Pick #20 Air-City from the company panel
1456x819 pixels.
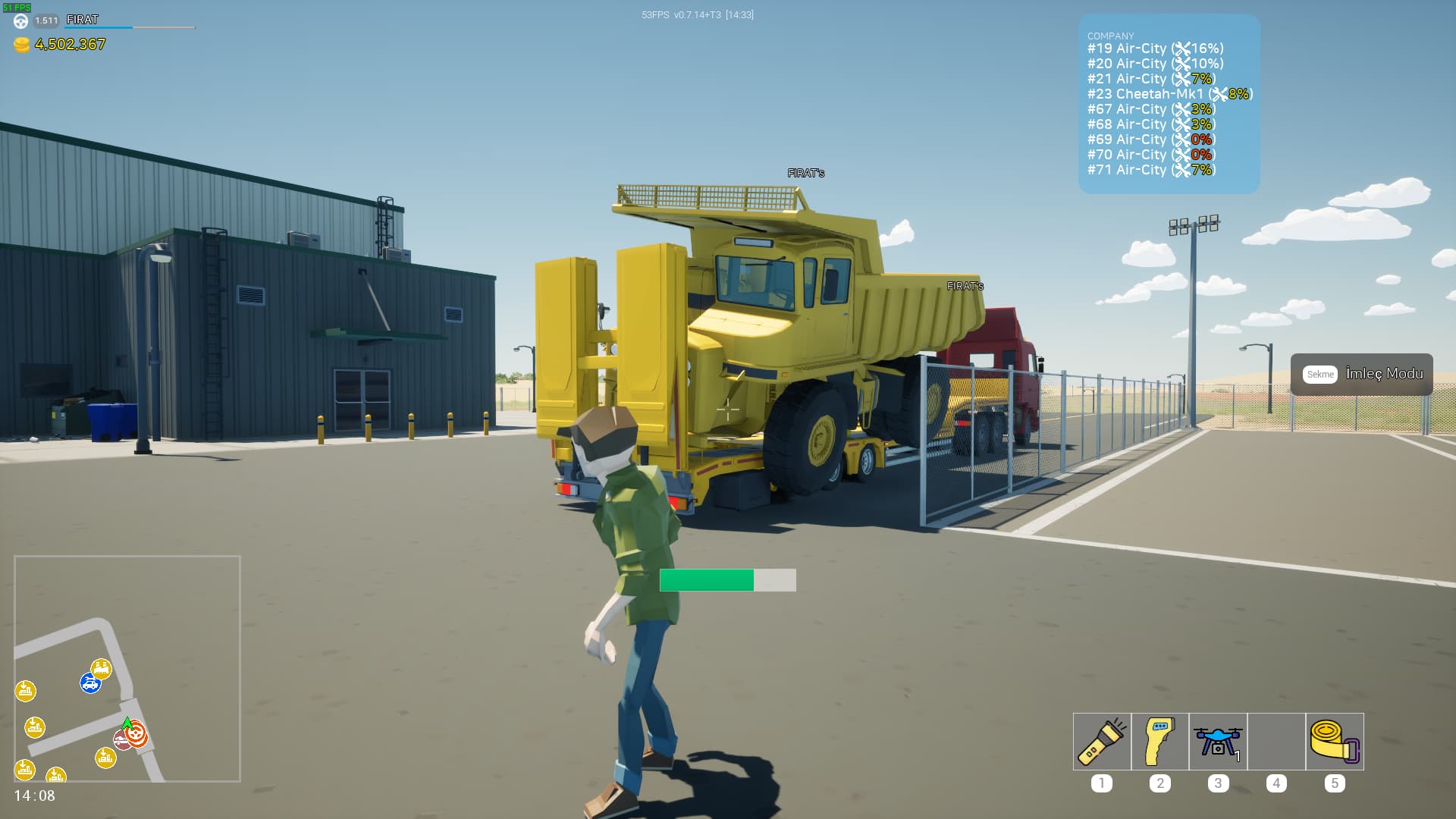1155,64
